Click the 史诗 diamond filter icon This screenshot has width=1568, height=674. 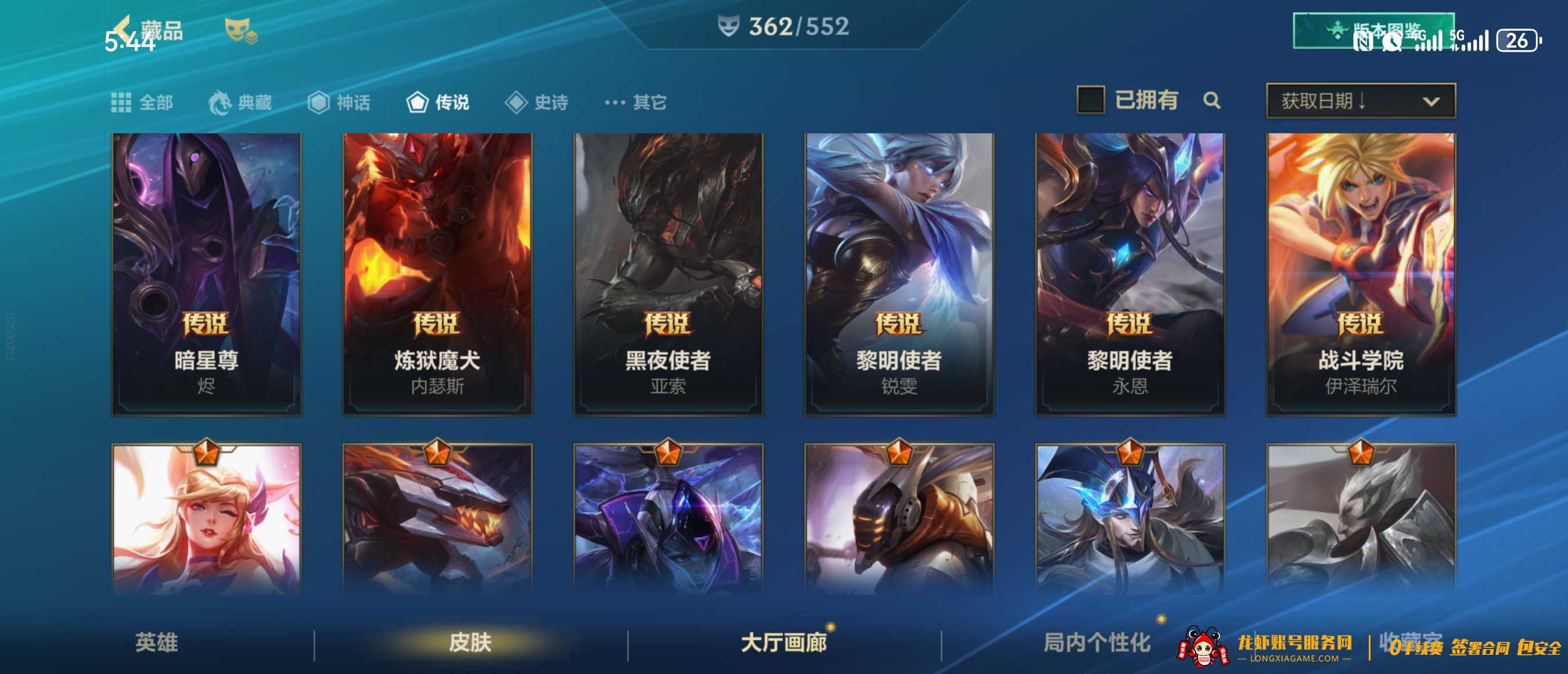tap(517, 102)
